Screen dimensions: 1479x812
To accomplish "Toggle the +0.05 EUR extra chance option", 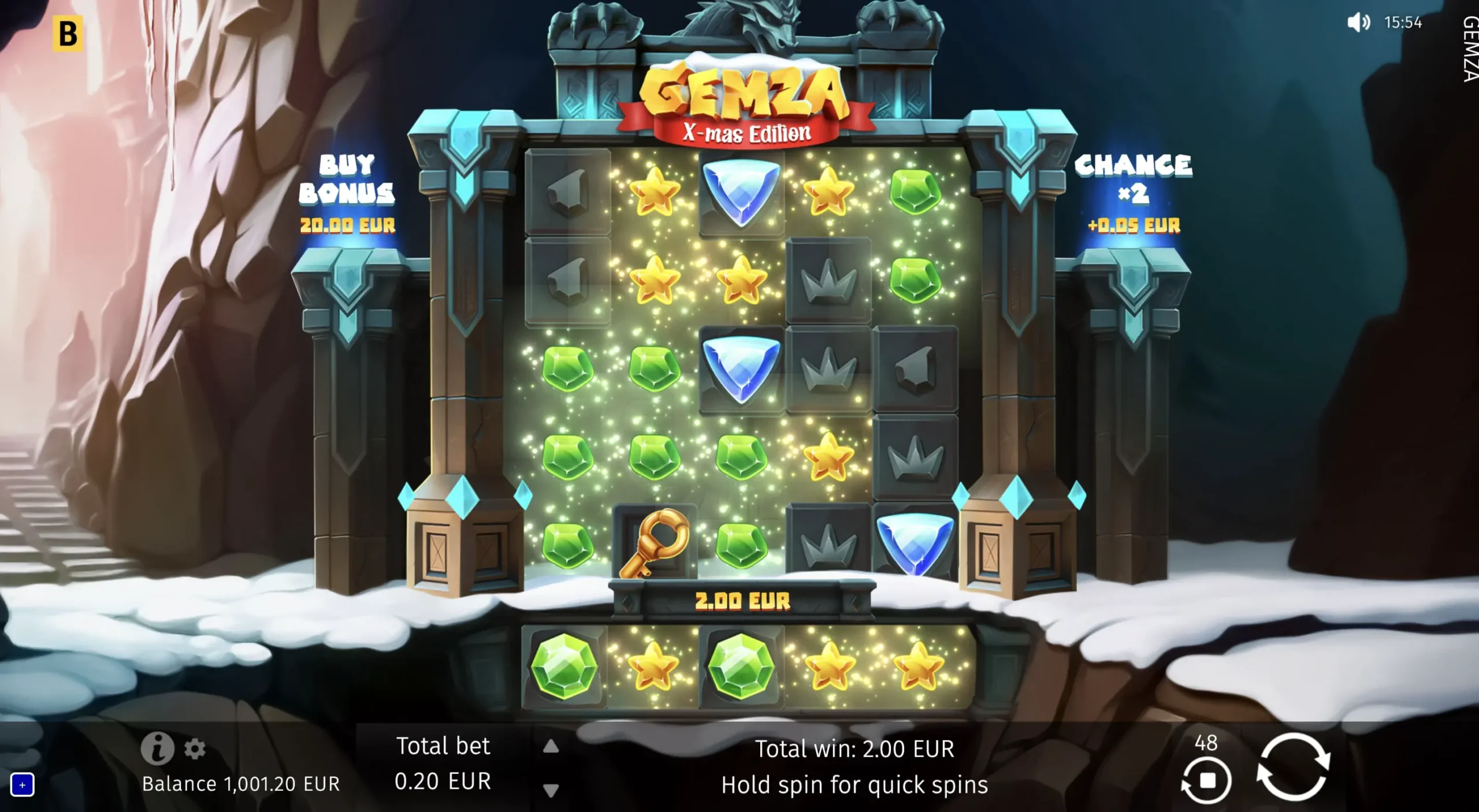I will (x=1134, y=226).
